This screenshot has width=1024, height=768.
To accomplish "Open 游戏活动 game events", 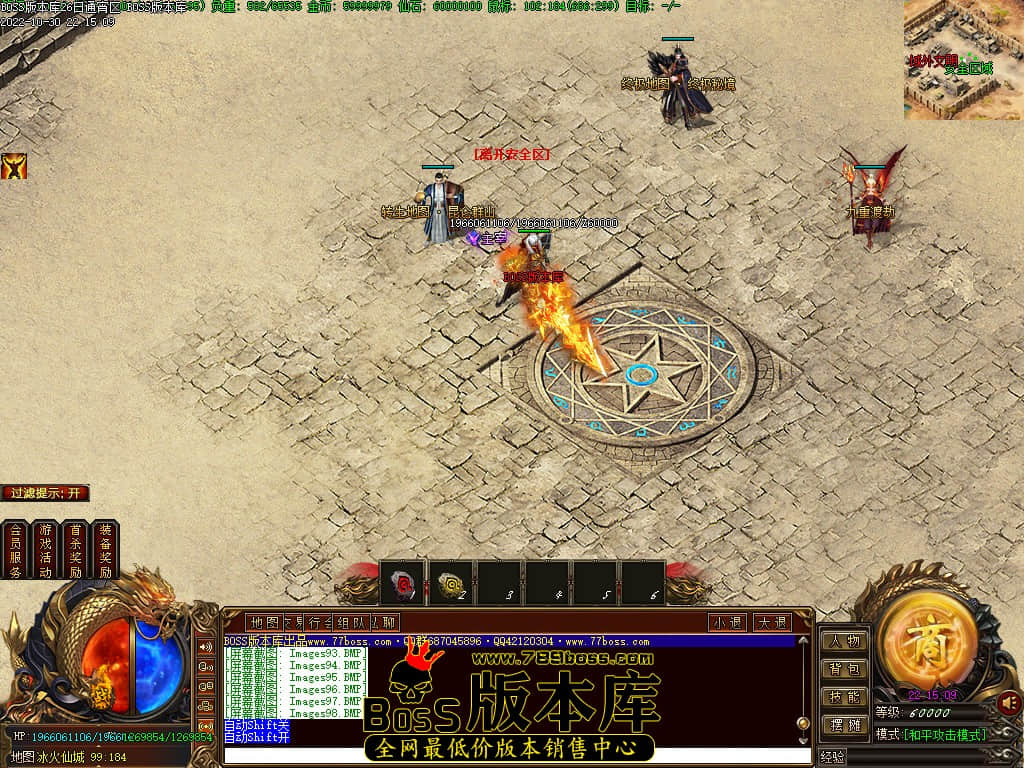I will point(45,550).
